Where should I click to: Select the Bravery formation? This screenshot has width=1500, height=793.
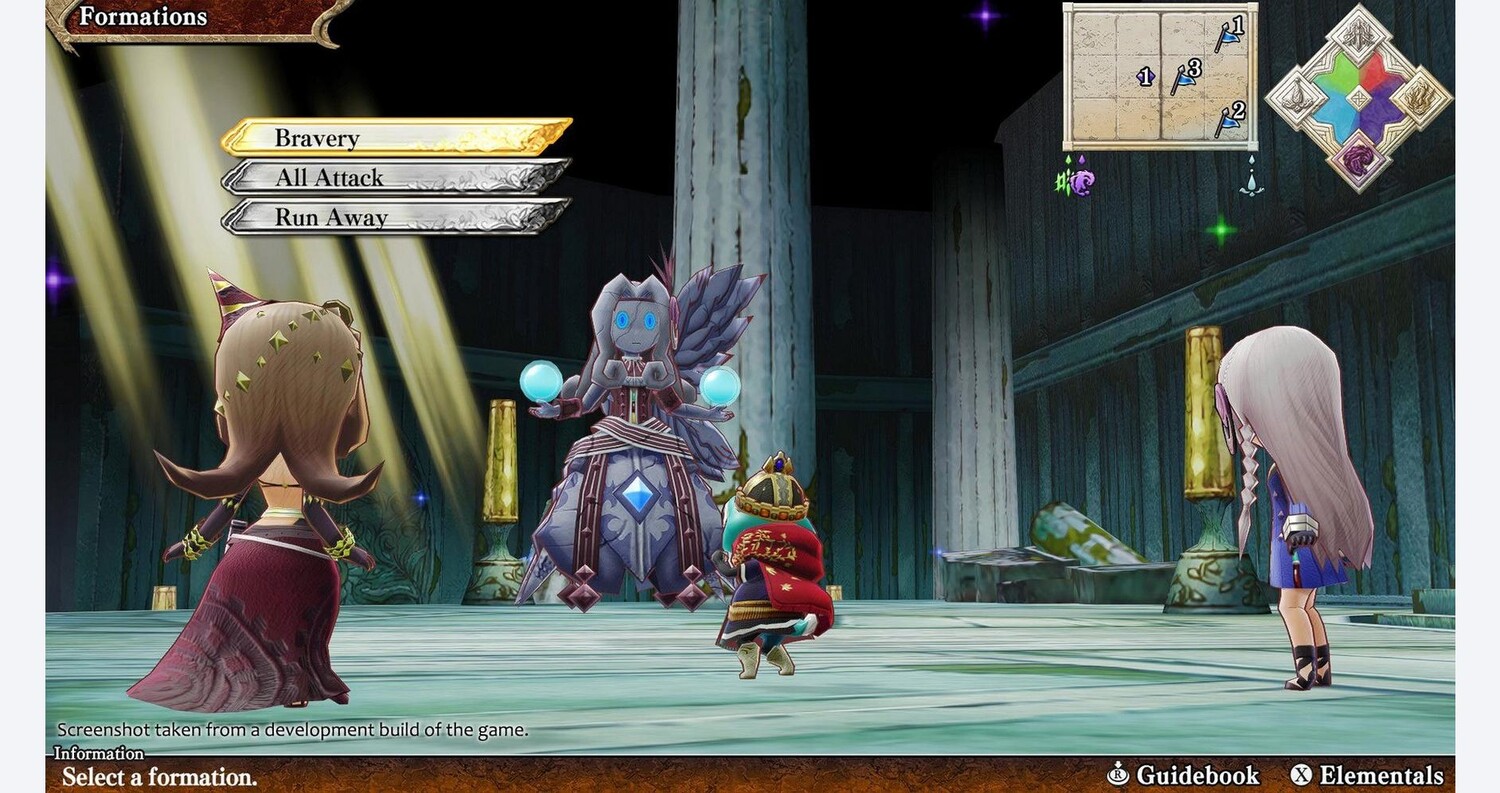[395, 138]
